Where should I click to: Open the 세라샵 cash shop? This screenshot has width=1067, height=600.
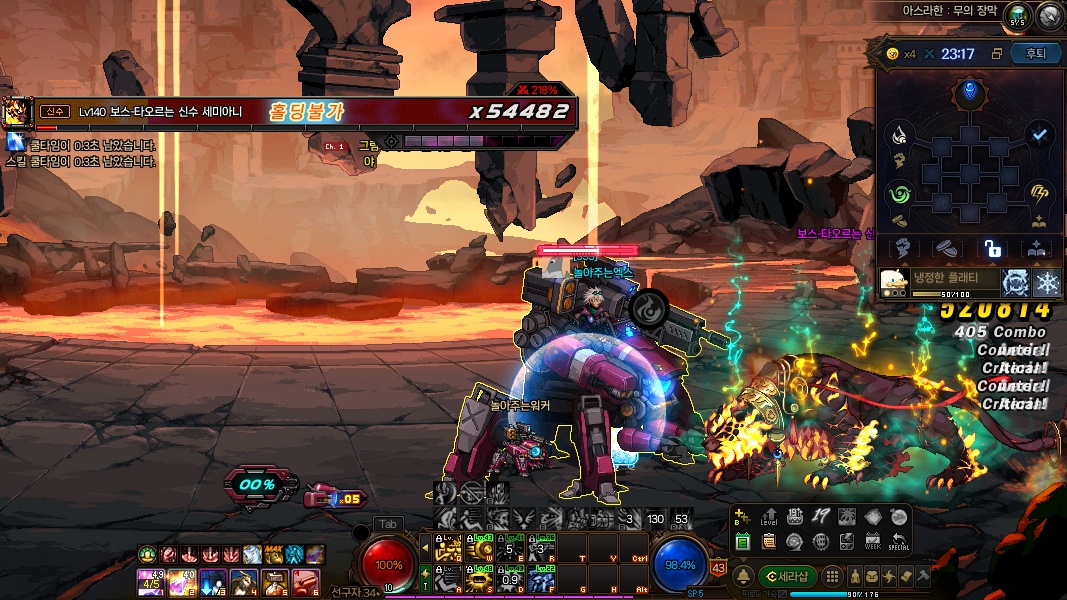786,576
